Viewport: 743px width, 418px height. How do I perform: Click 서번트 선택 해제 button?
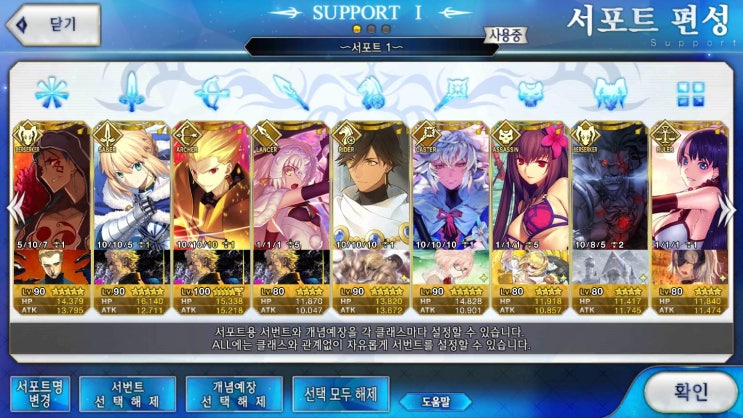tap(127, 393)
